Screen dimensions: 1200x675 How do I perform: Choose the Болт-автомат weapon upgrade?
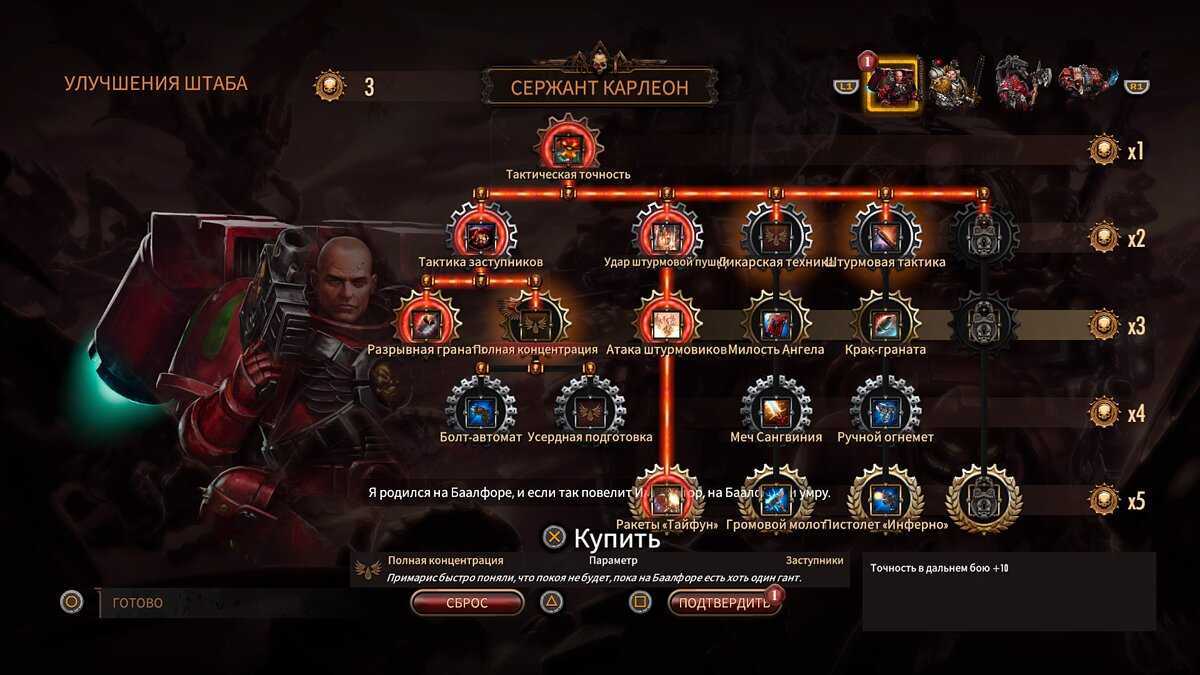click(481, 409)
